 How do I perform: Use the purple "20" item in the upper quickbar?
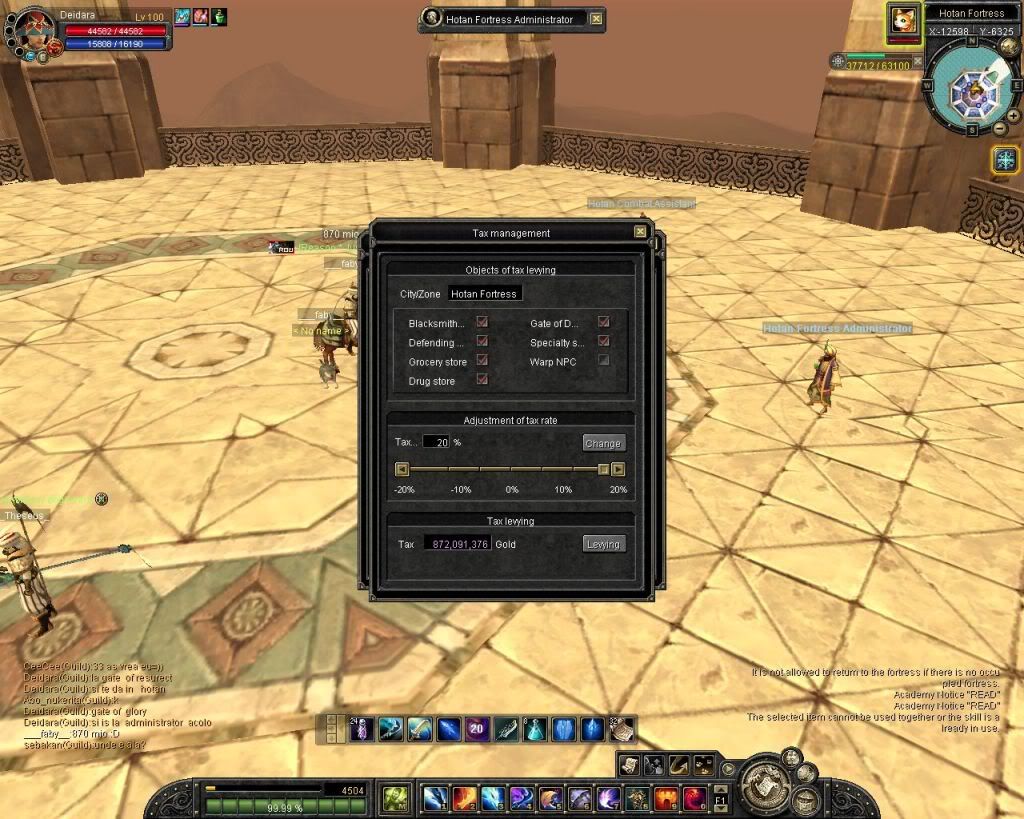[x=477, y=730]
